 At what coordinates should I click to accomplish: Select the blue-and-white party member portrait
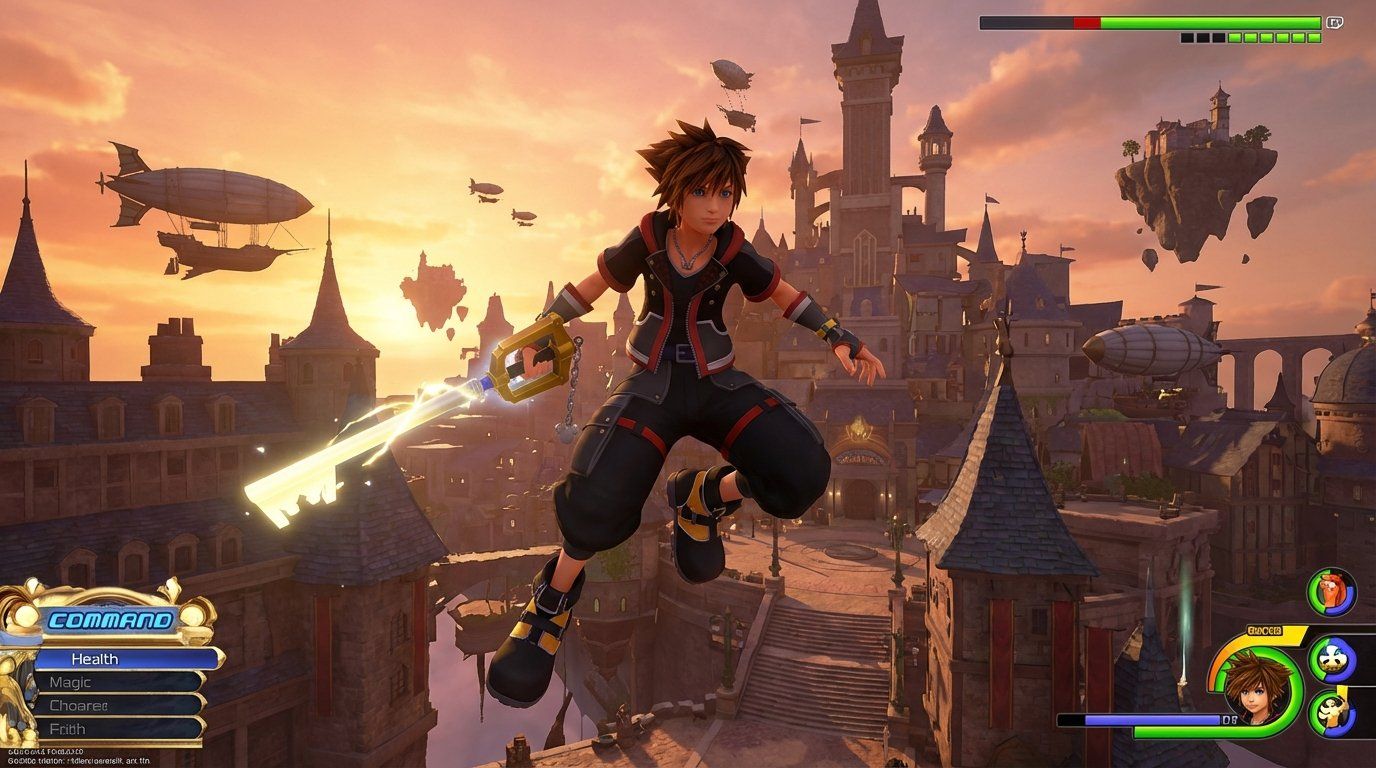pyautogui.click(x=1332, y=659)
